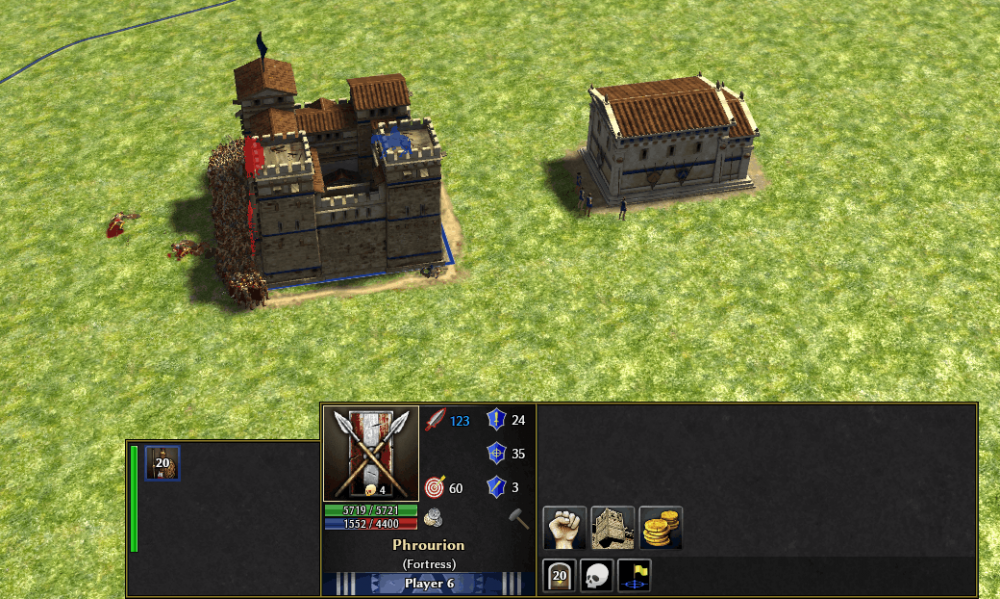
Task: Set rally point with the yellow flag icon
Action: click(635, 577)
